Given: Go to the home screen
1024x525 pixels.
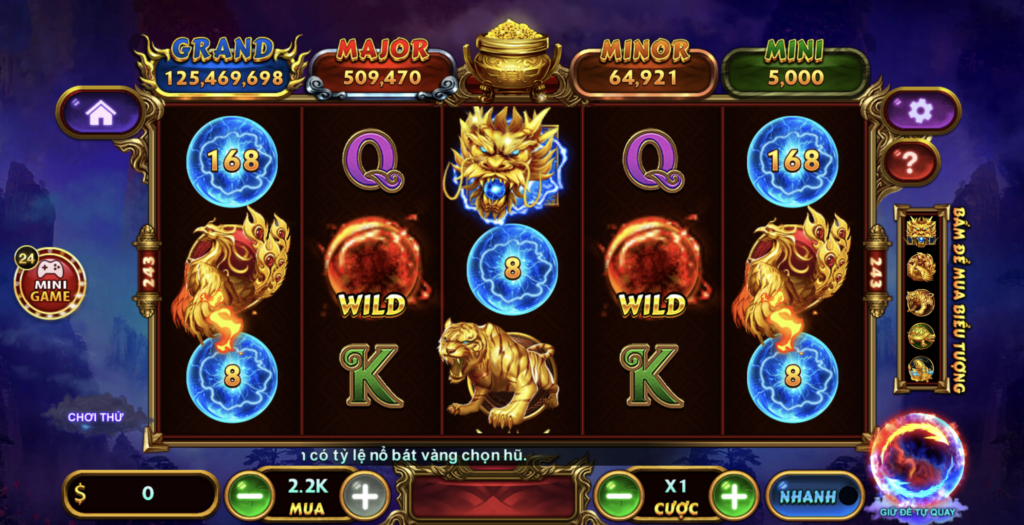Looking at the screenshot, I should 100,112.
